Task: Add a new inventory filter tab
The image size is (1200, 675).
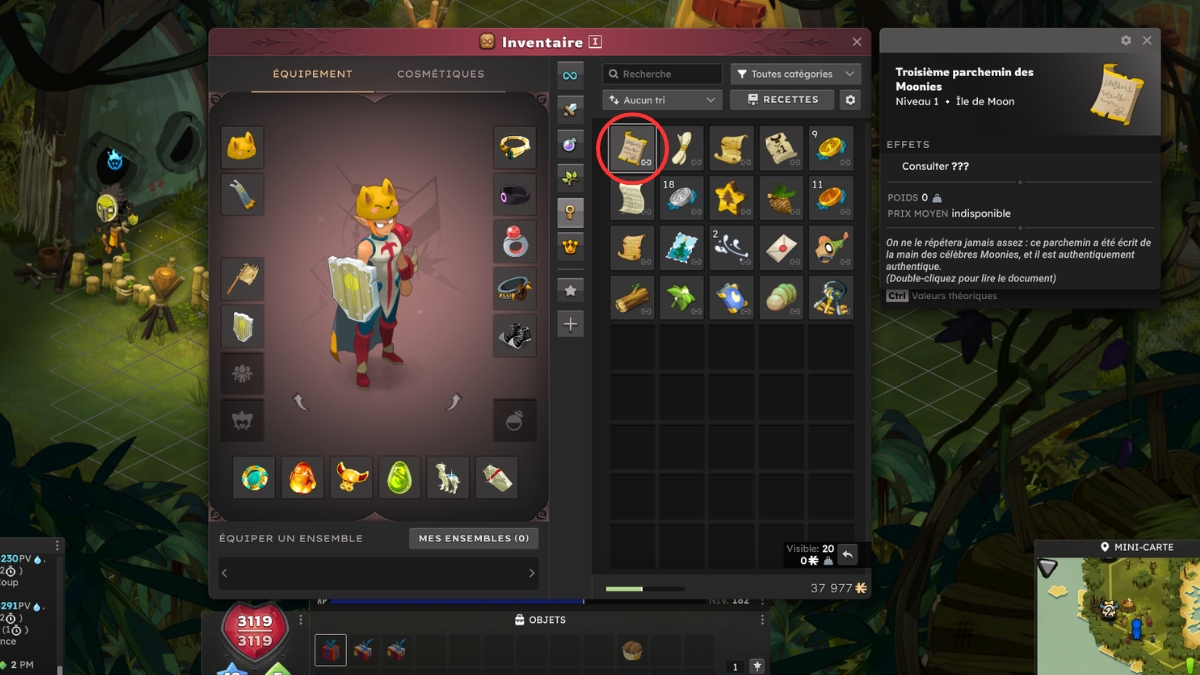Action: tap(570, 324)
